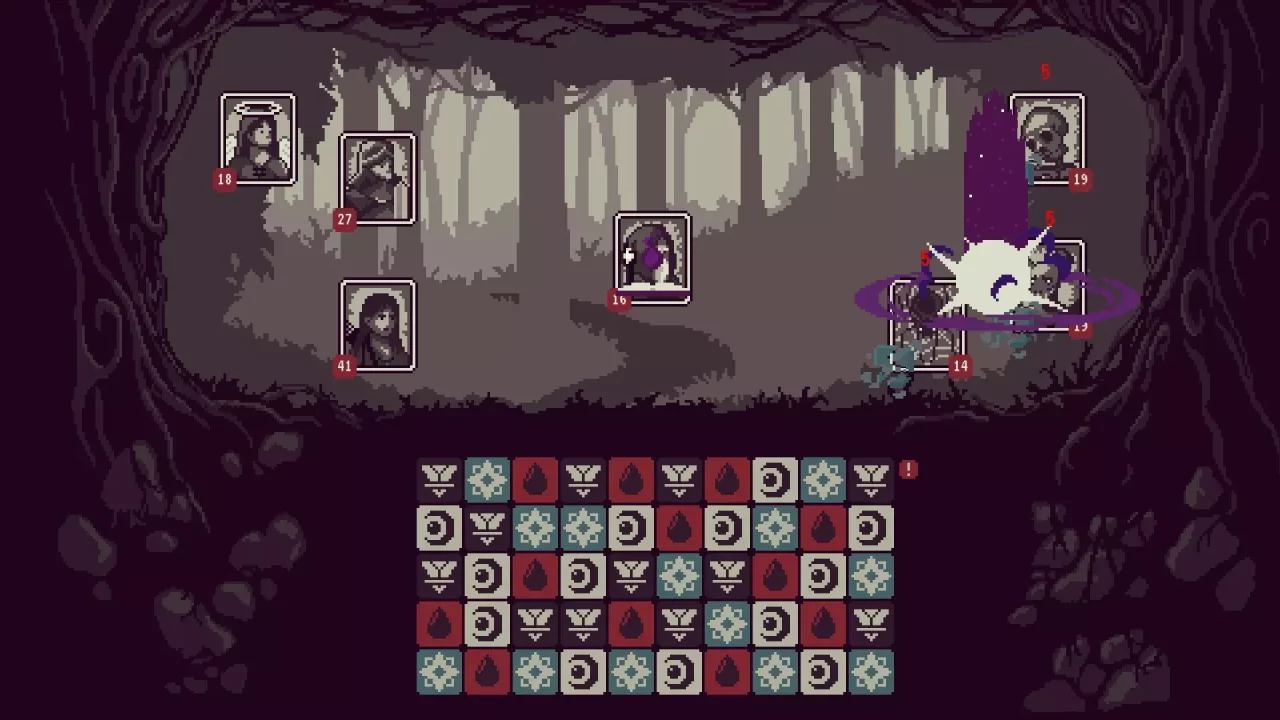Pick the ally card showing 41 health

coord(378,325)
